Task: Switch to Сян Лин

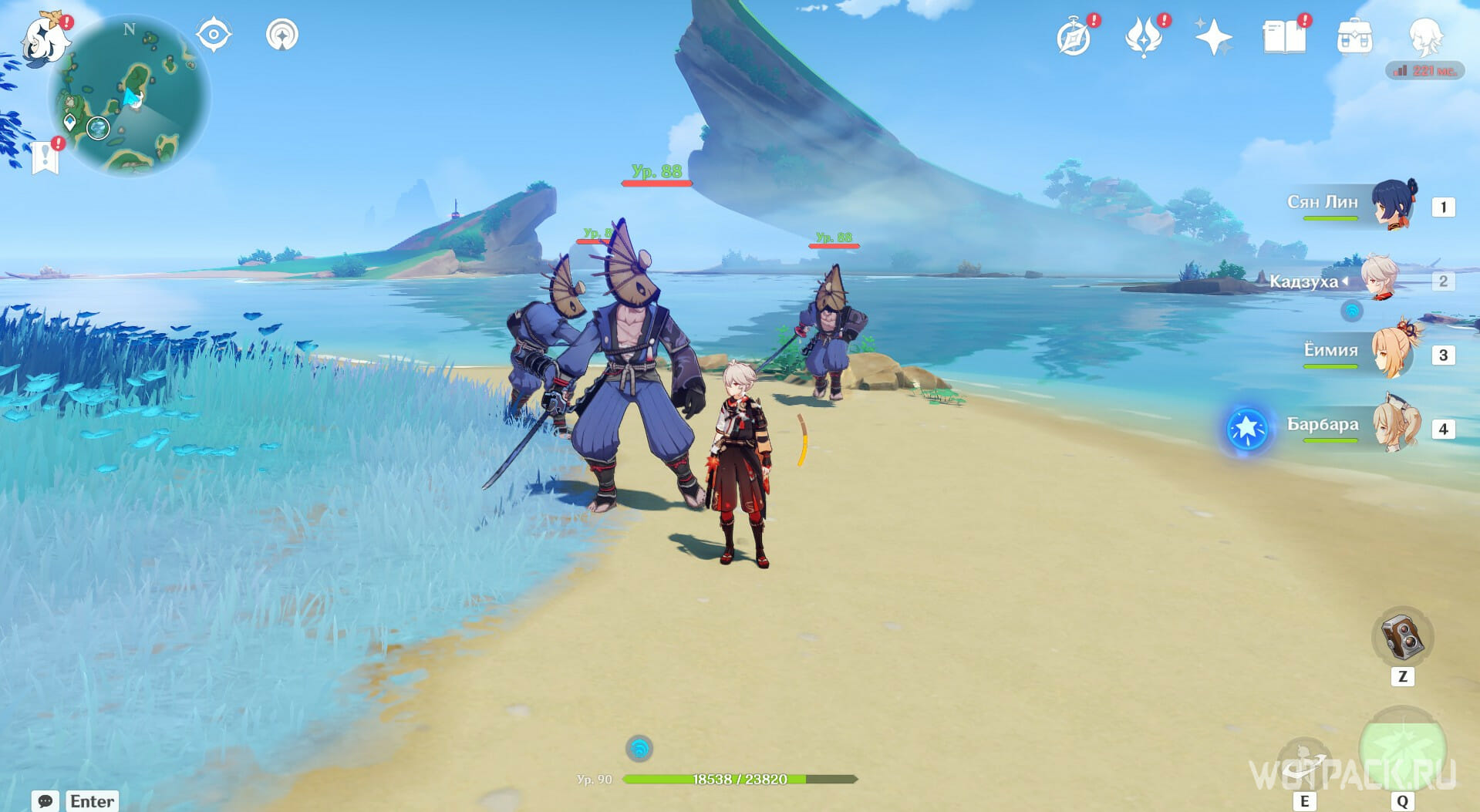Action: (1393, 205)
